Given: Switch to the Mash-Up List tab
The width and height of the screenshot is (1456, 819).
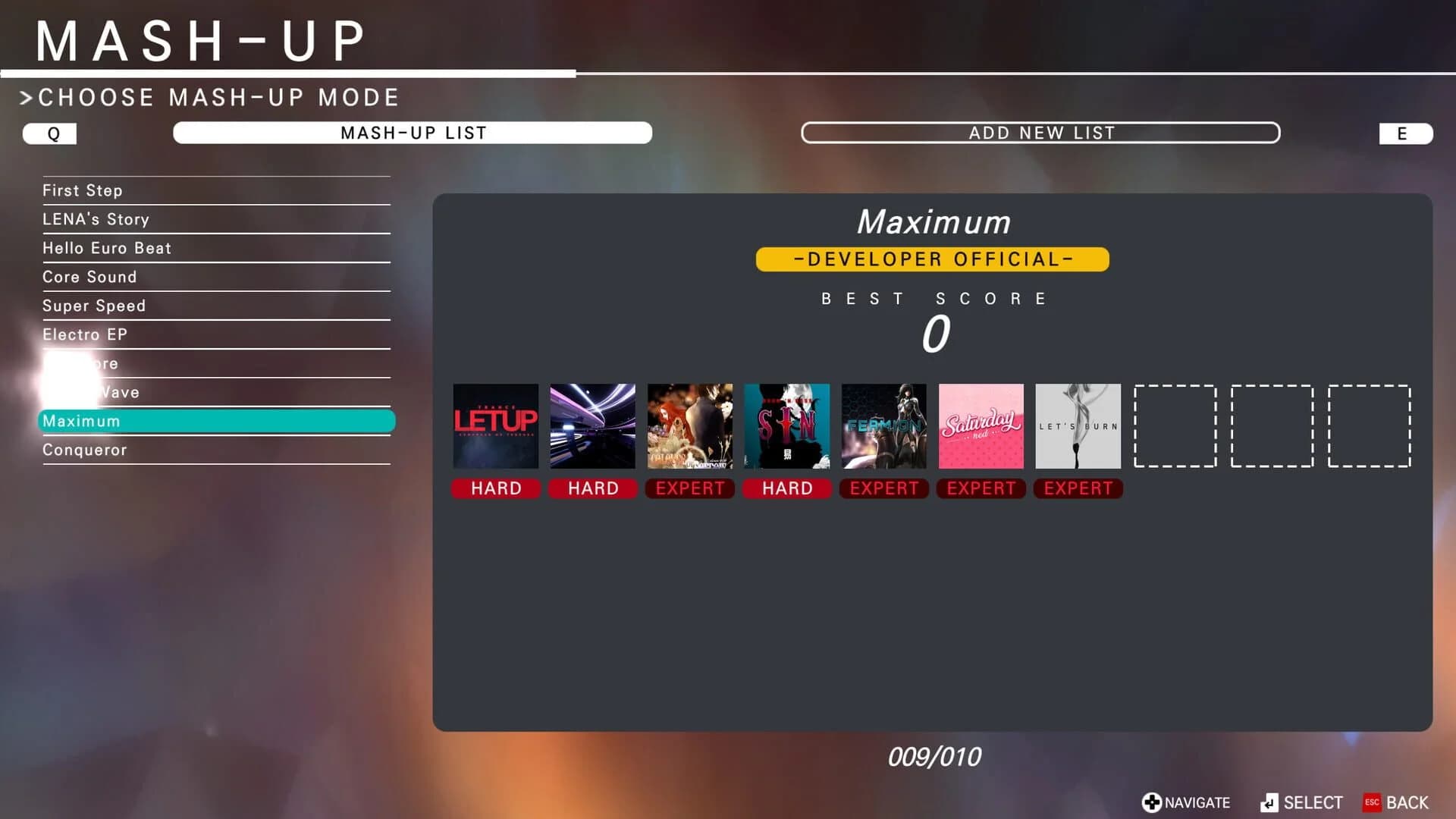Looking at the screenshot, I should point(413,133).
